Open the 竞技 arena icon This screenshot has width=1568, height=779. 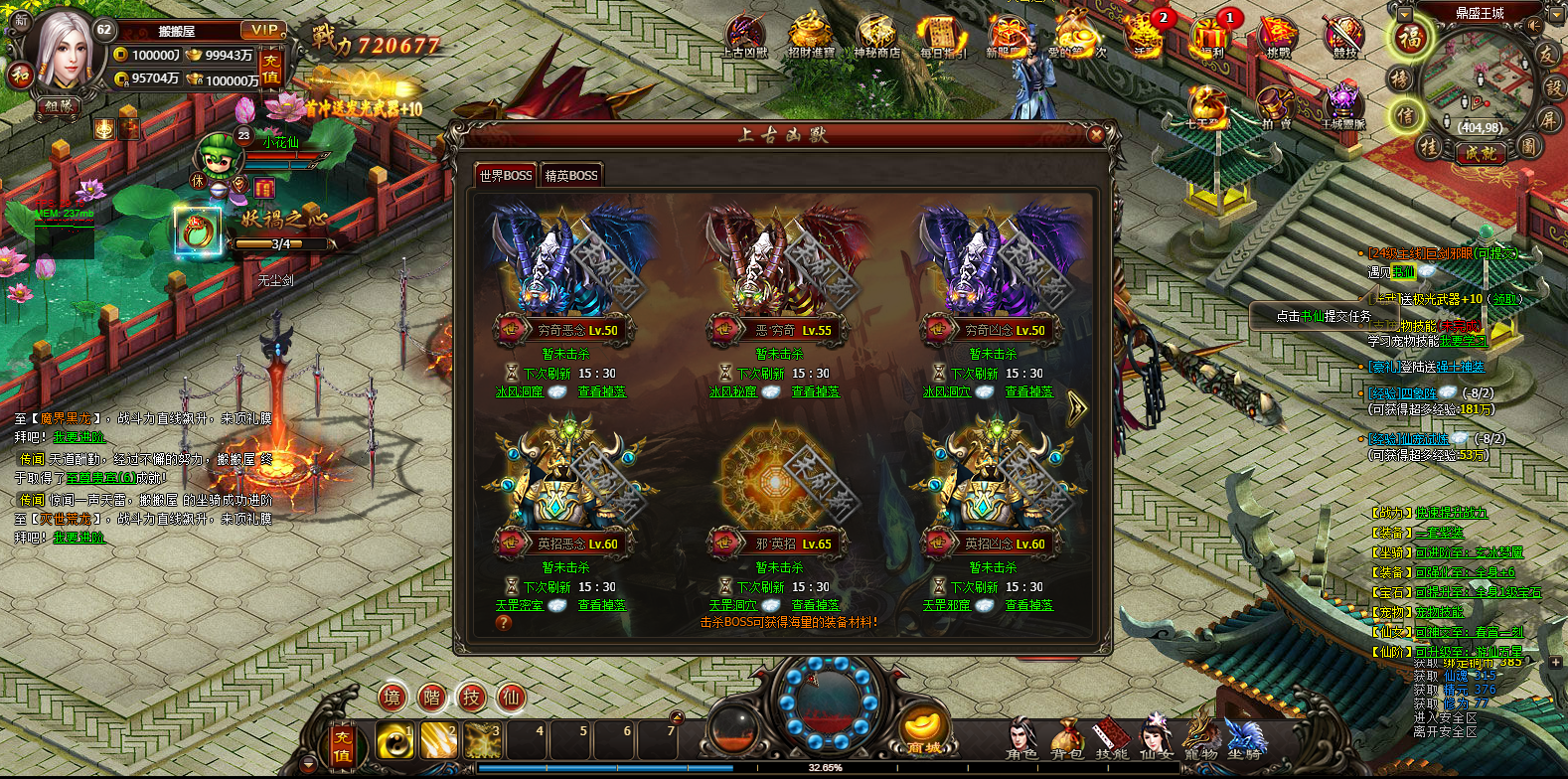point(1343,37)
